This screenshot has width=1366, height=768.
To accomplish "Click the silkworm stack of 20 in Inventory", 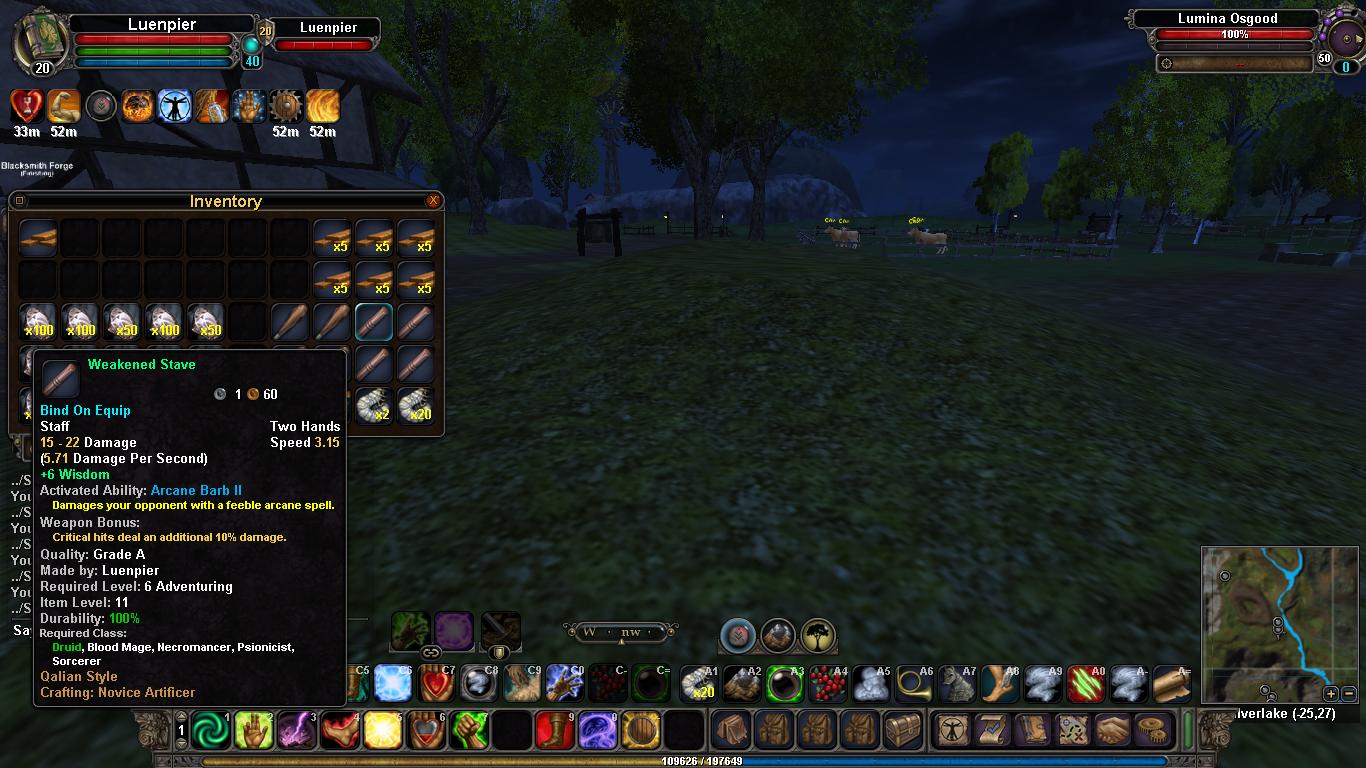I will coord(416,405).
